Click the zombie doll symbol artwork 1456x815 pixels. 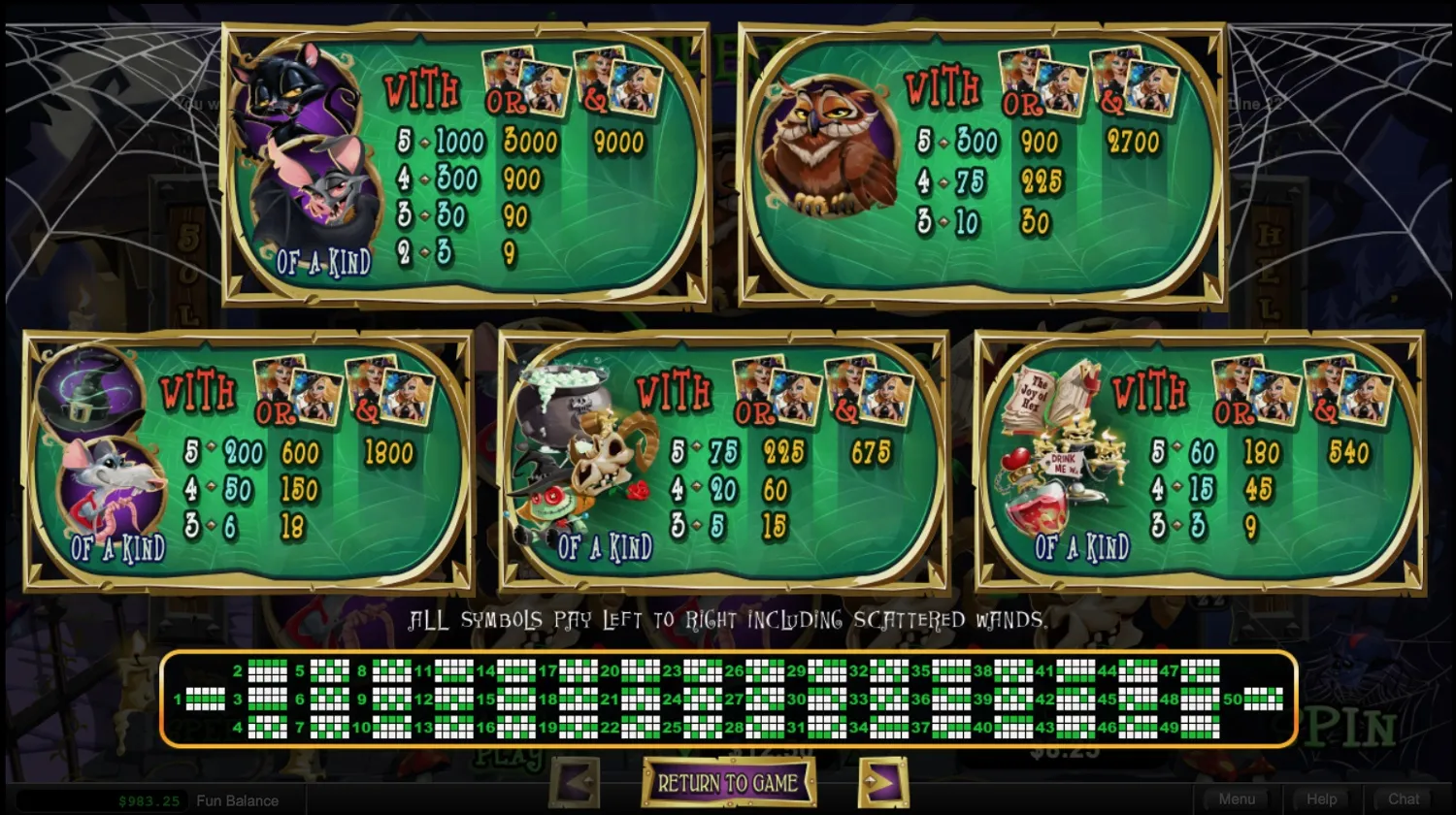click(548, 505)
